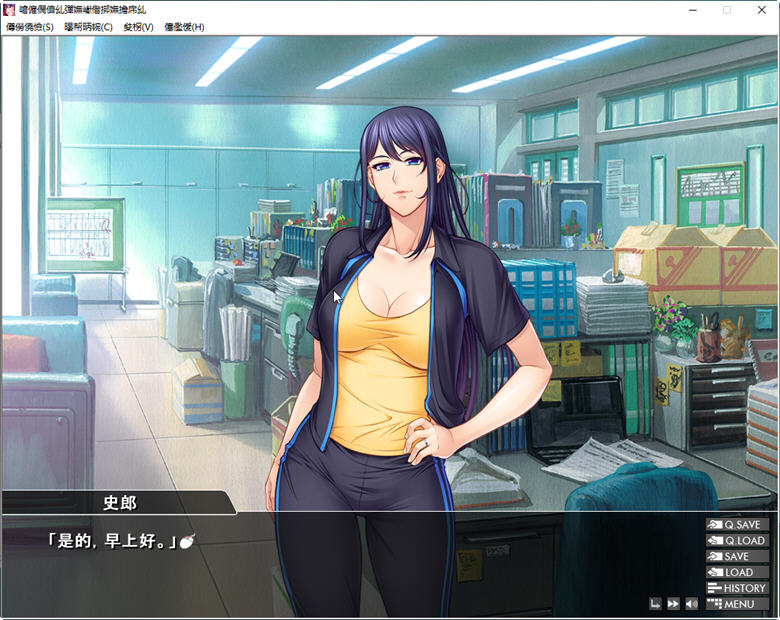Click the Q.SAVE quick save button
This screenshot has width=780, height=620.
[x=737, y=524]
